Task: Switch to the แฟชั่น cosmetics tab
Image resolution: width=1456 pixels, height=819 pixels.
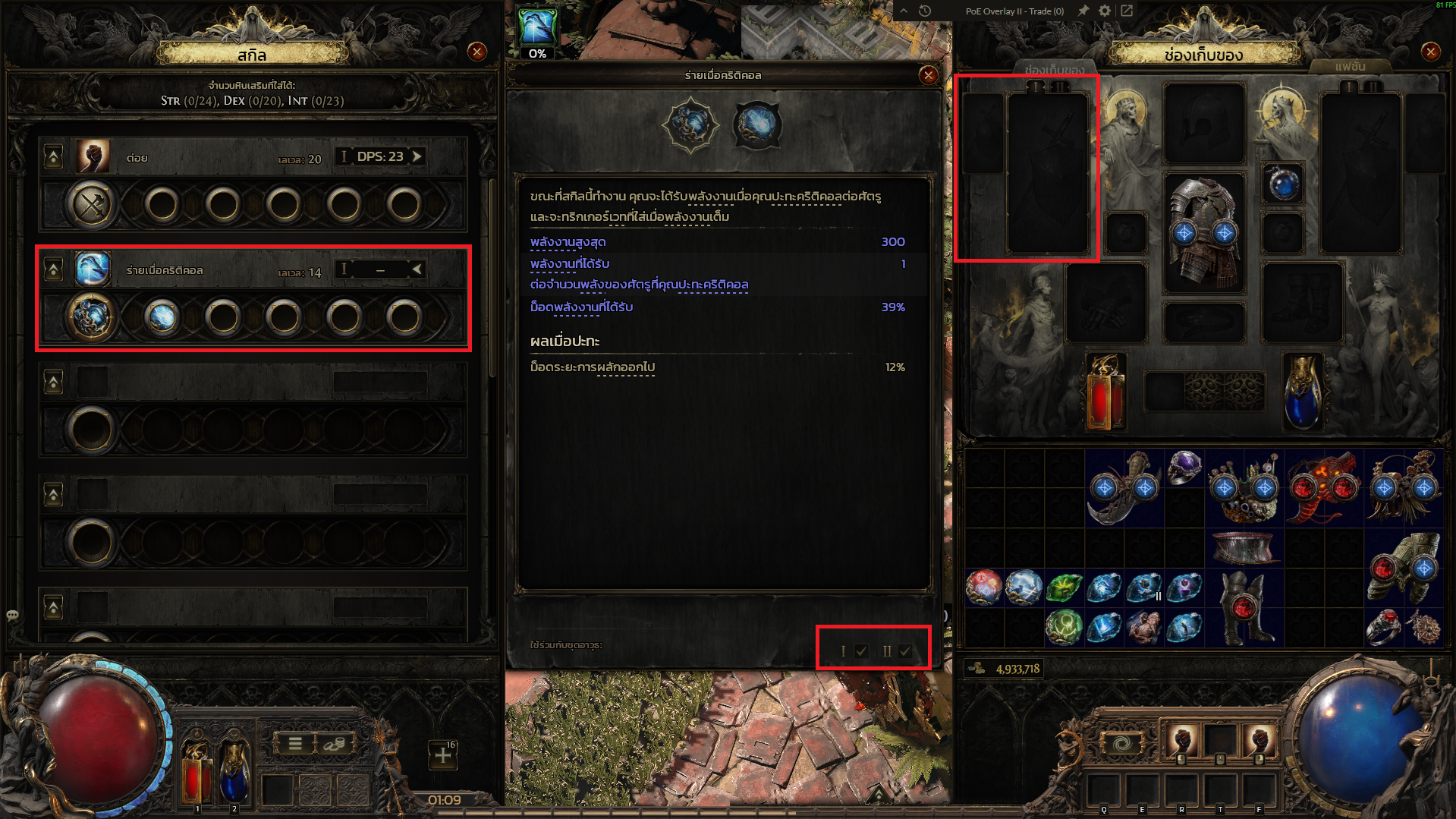Action: pyautogui.click(x=1350, y=67)
